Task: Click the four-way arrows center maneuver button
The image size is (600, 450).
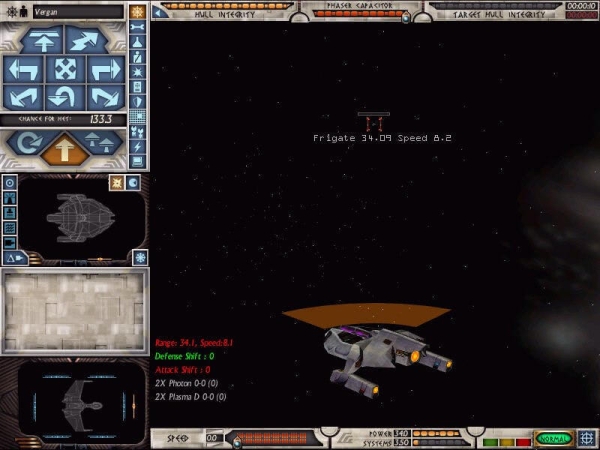Action: [64, 69]
